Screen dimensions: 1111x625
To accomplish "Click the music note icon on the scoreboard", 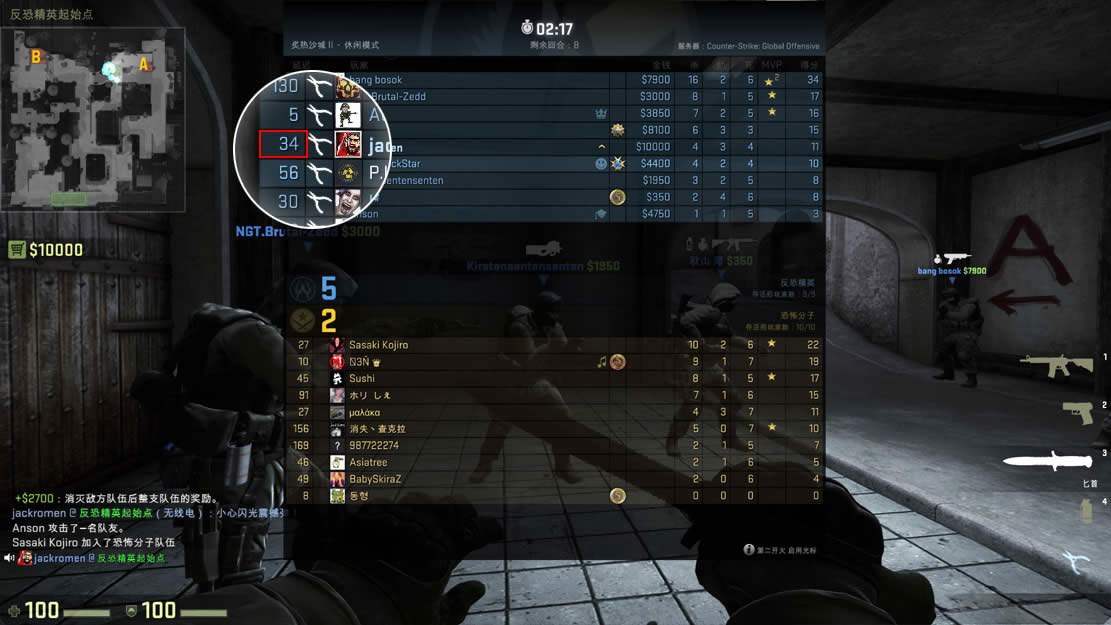I will 602,362.
